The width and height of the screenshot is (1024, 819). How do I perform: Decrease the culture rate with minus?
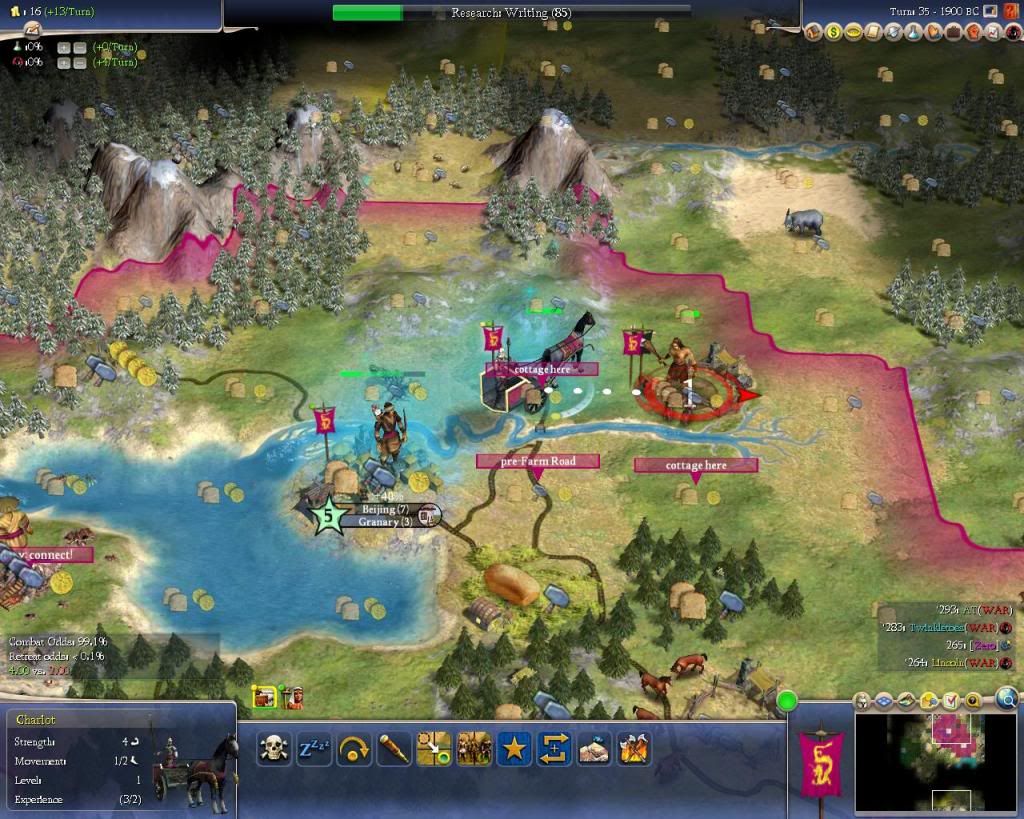79,62
